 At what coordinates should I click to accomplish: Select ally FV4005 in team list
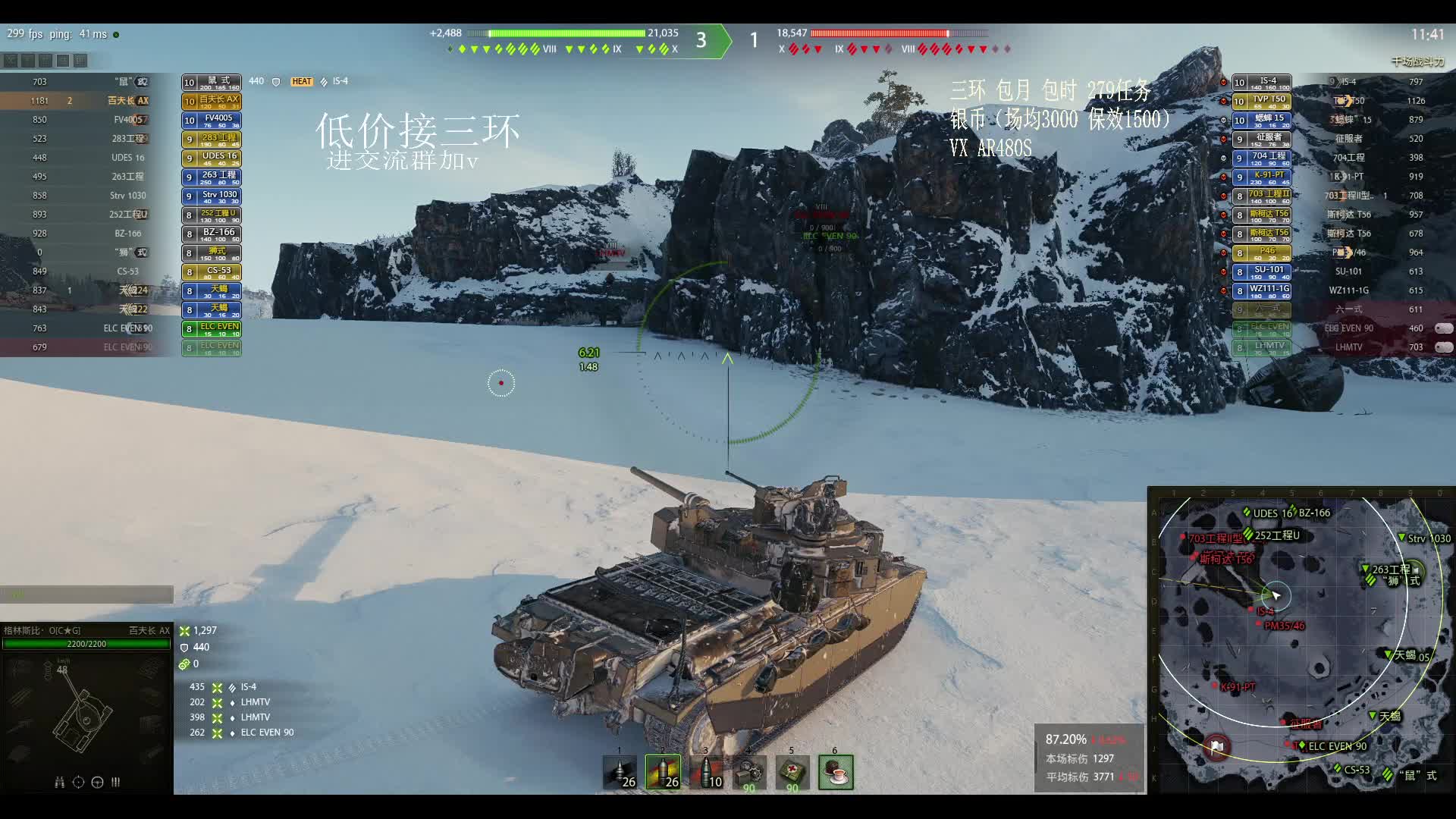pyautogui.click(x=128, y=120)
